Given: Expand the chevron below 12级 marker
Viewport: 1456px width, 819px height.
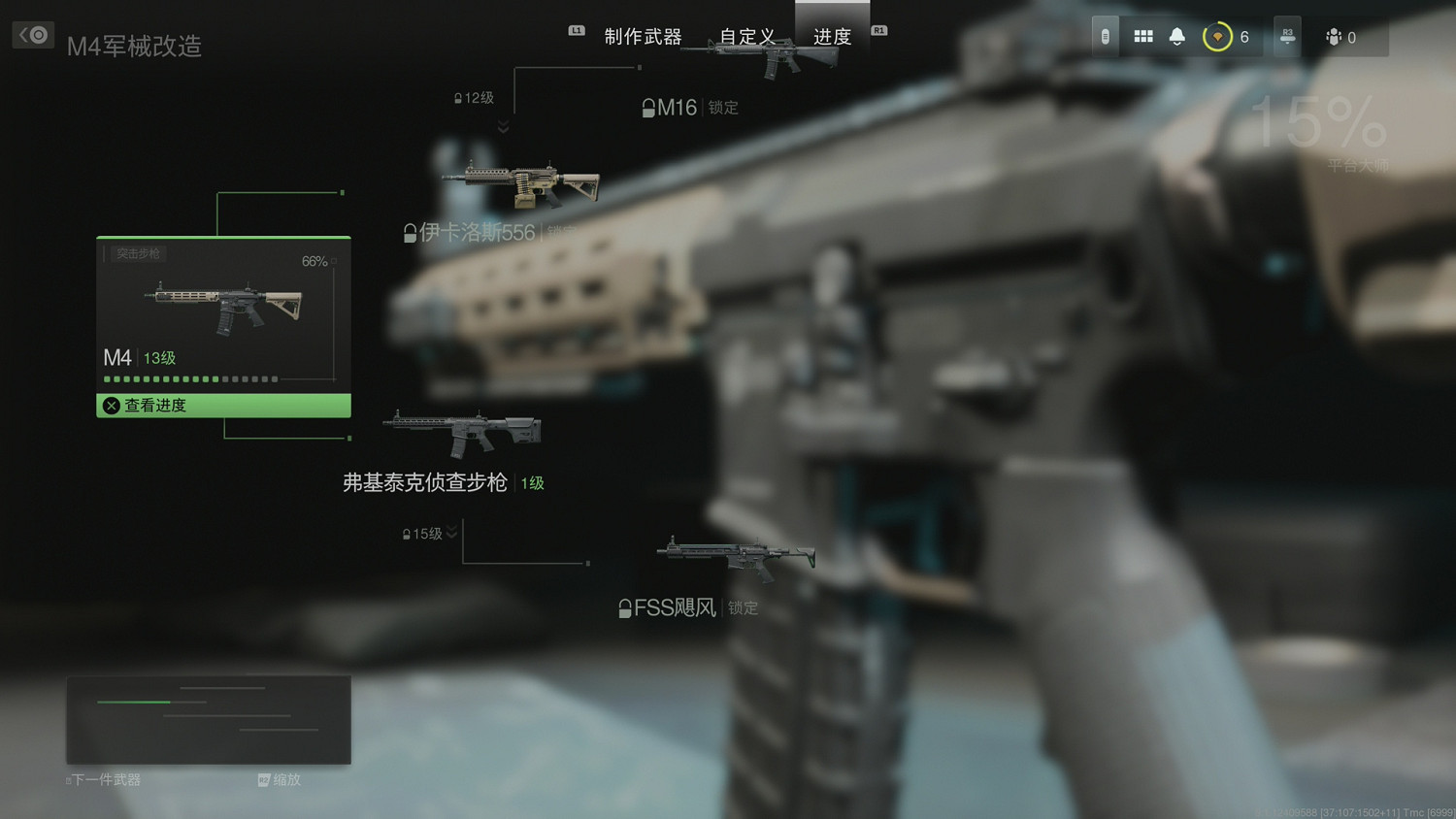Looking at the screenshot, I should [x=503, y=126].
